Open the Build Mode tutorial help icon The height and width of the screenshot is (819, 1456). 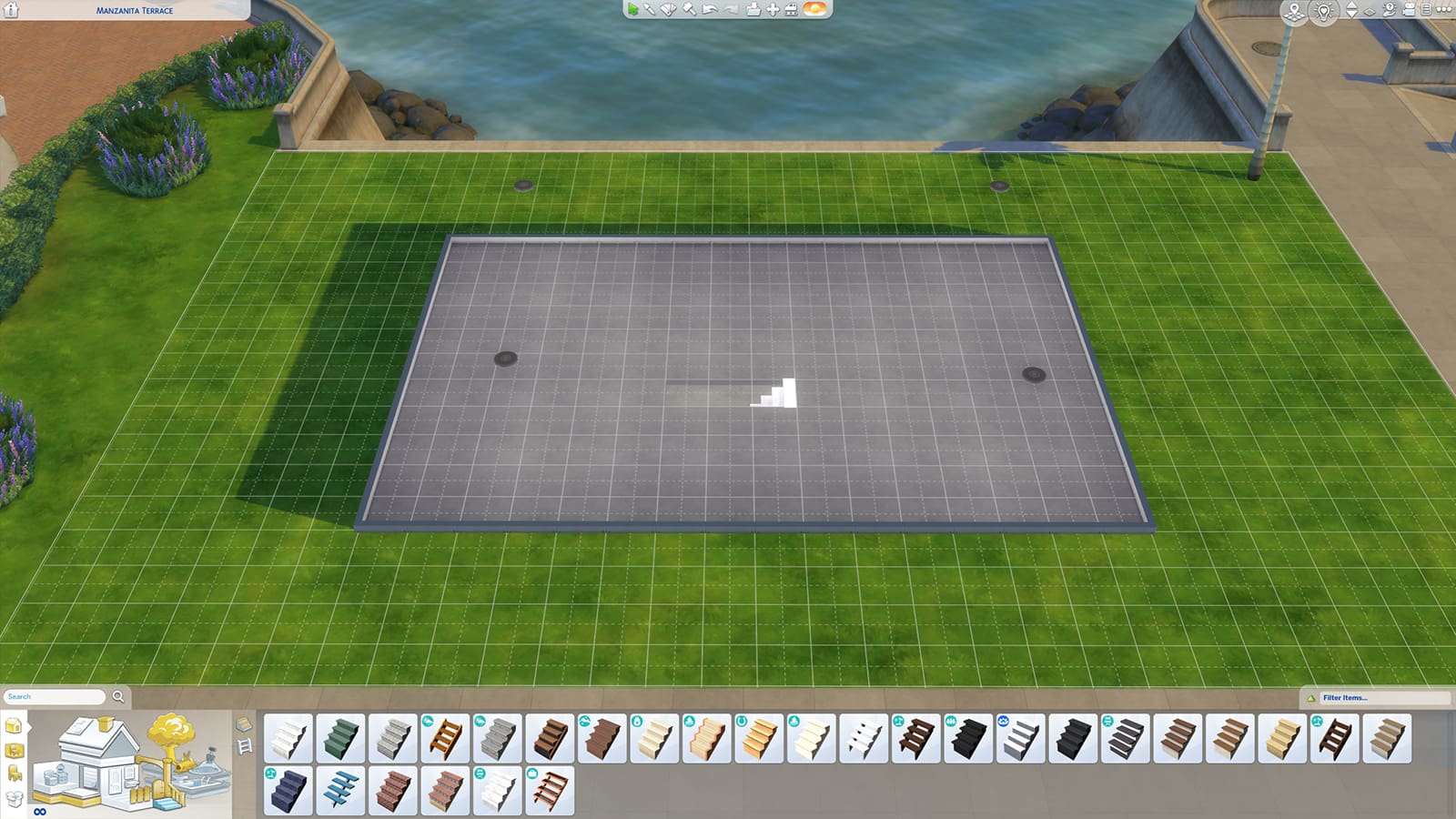(x=1389, y=9)
